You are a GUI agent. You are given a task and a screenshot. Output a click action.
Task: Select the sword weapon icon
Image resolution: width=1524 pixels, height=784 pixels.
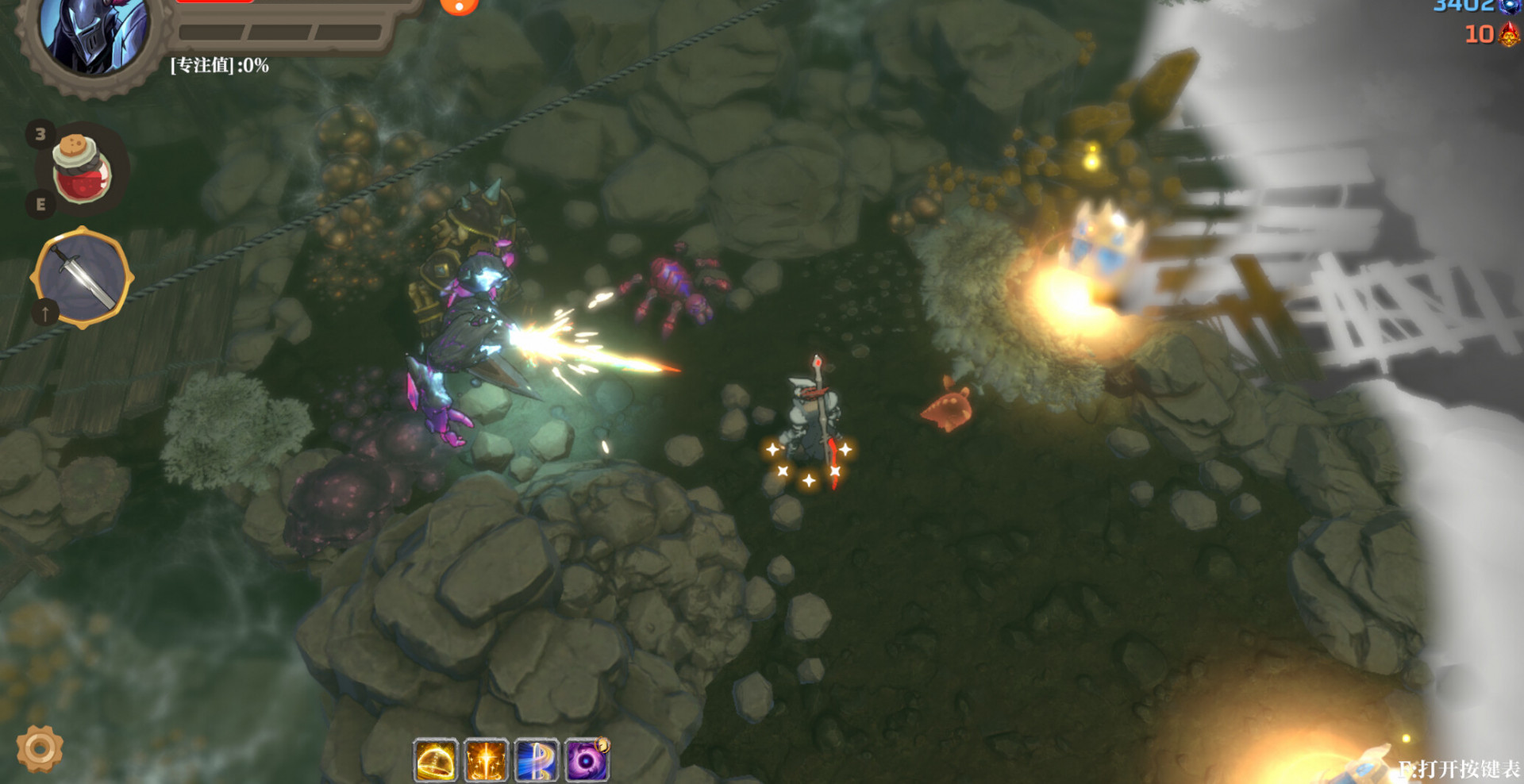82,277
